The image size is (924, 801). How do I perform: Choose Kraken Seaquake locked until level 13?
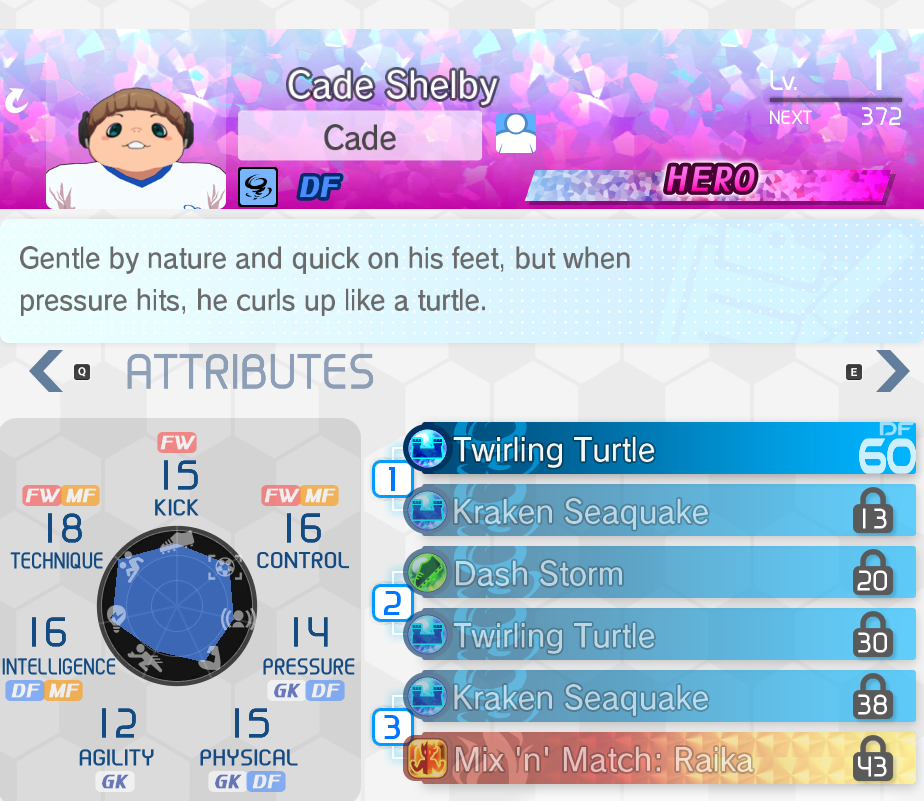coord(660,511)
